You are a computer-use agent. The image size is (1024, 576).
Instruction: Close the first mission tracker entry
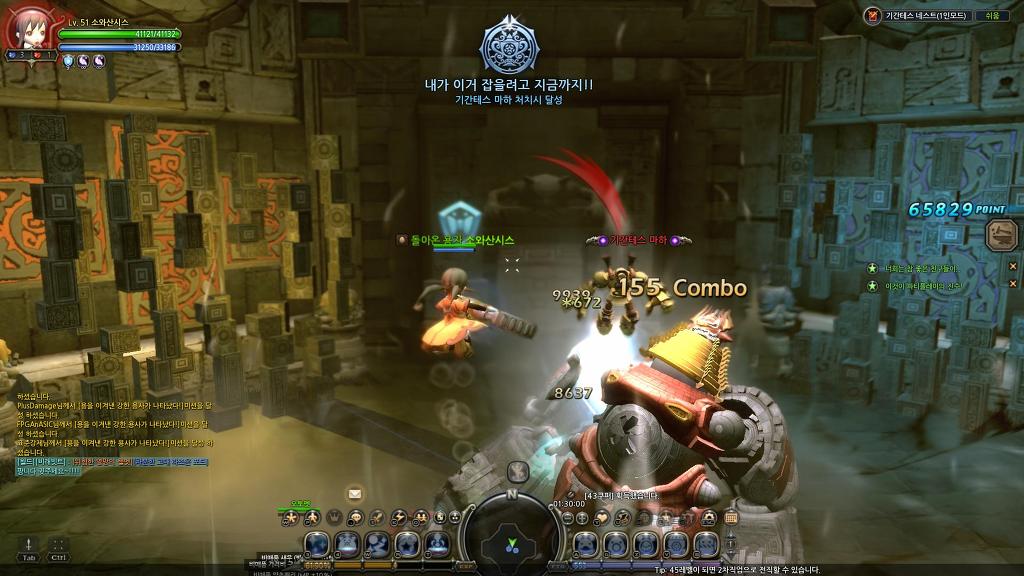tap(1012, 266)
